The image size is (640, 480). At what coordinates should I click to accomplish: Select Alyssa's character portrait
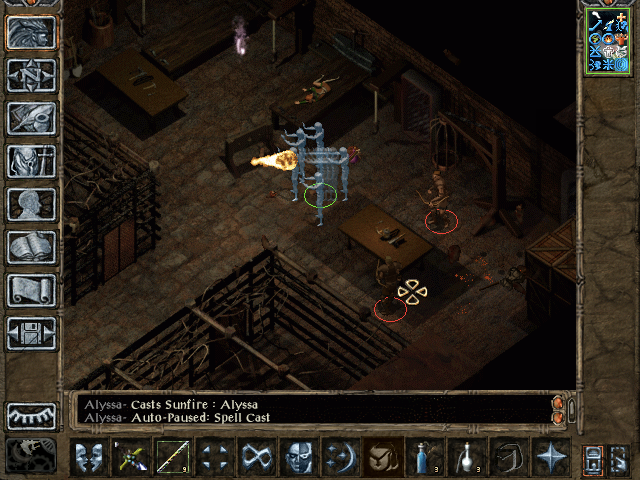(x=608, y=40)
